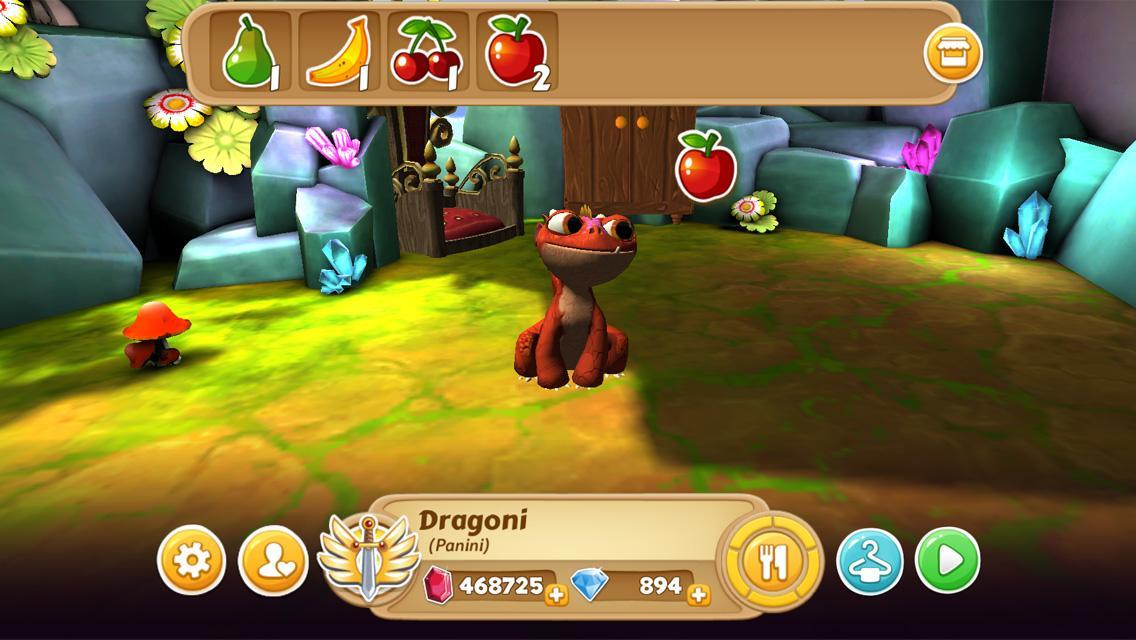Viewport: 1136px width, 640px height.
Task: Open the friends profile button
Action: (x=272, y=560)
